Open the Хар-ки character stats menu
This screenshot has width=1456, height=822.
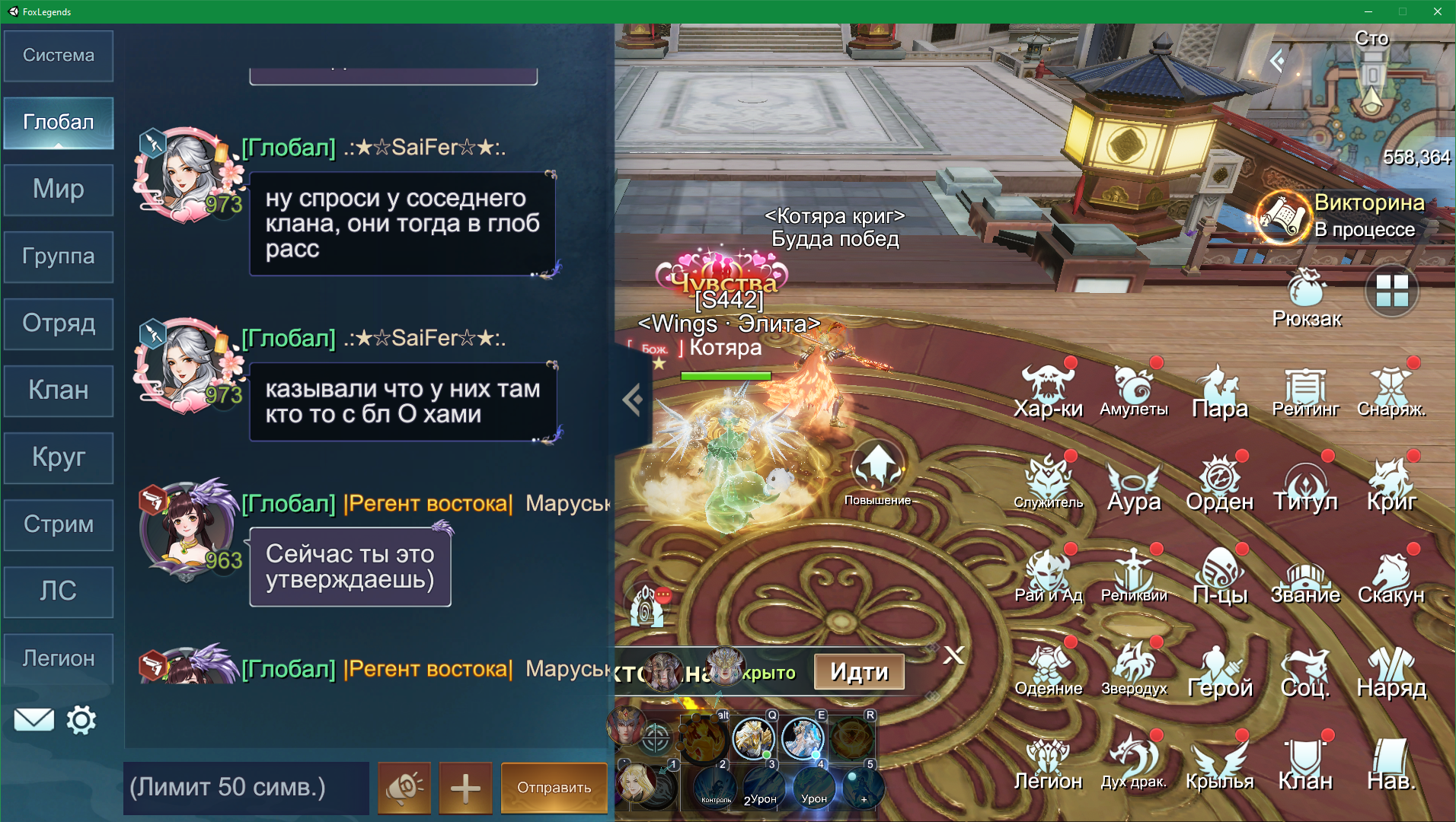[1048, 391]
